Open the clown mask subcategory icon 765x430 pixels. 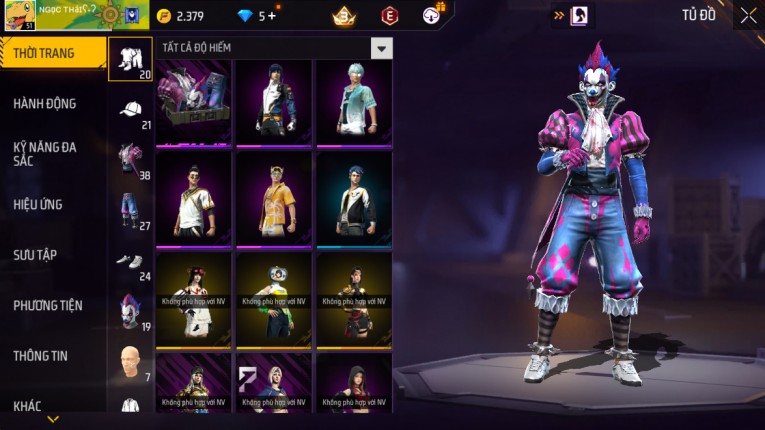130,311
